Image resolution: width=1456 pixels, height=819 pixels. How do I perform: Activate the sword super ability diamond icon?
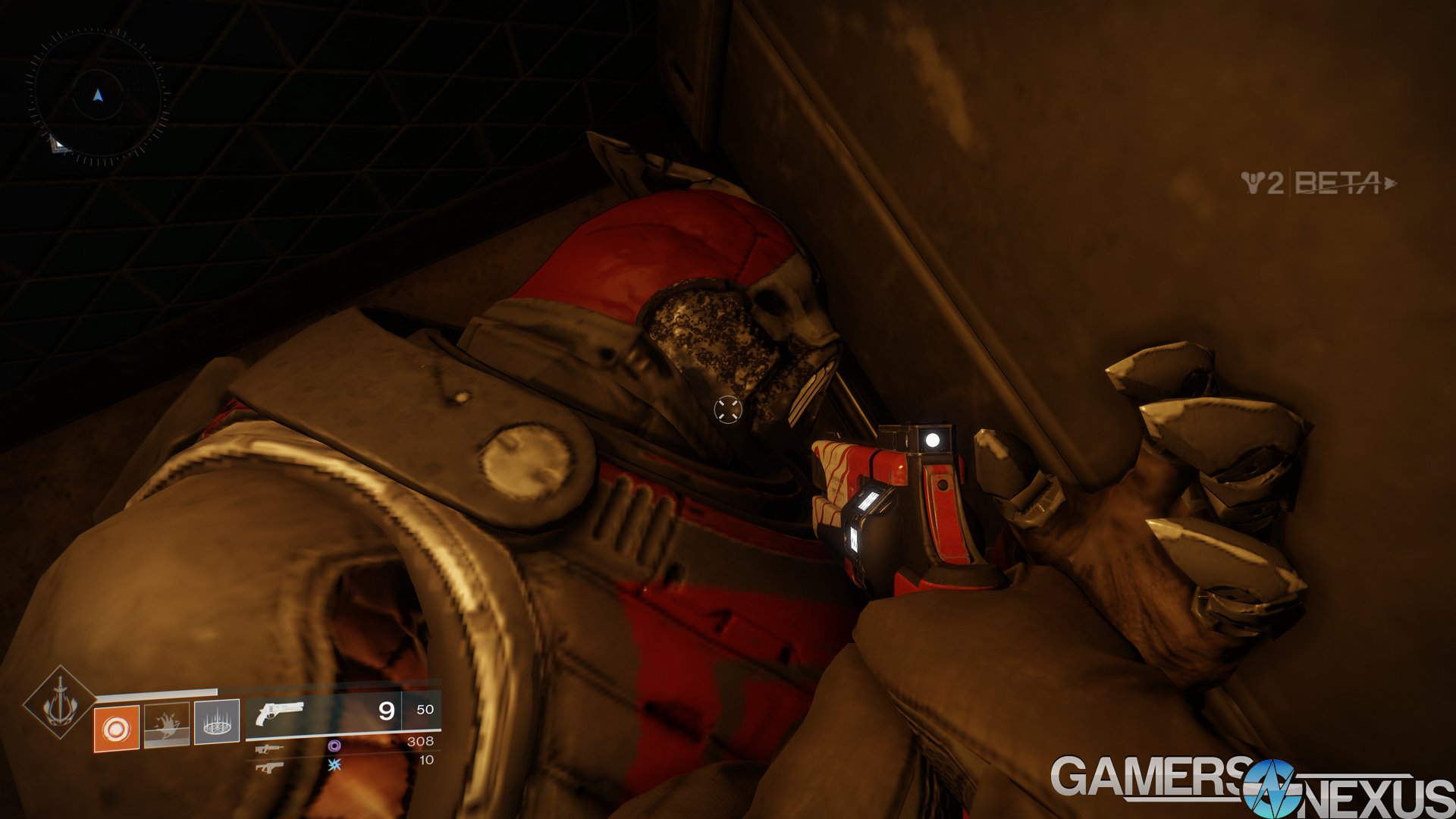click(59, 704)
